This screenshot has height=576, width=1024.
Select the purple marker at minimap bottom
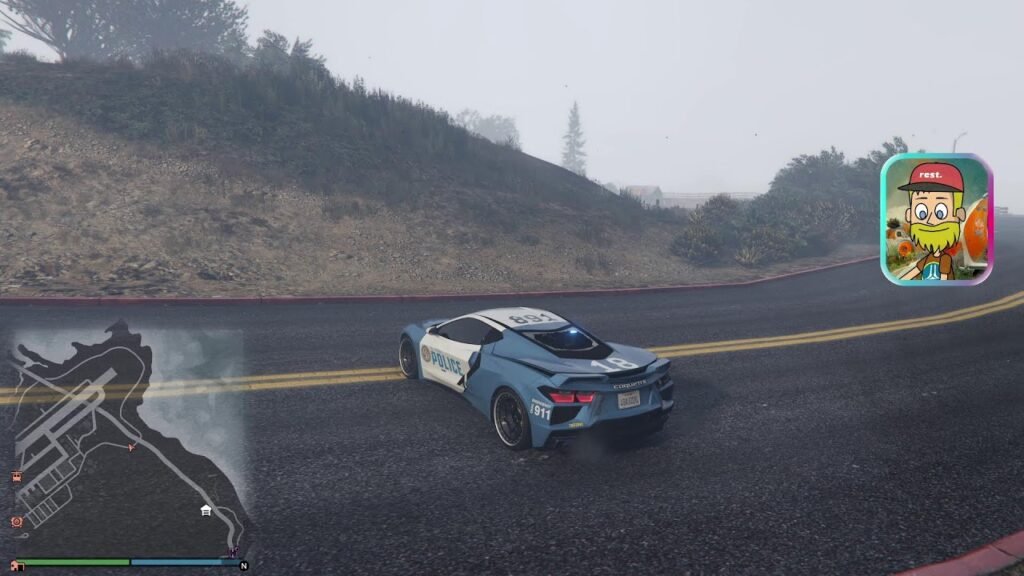click(x=234, y=551)
